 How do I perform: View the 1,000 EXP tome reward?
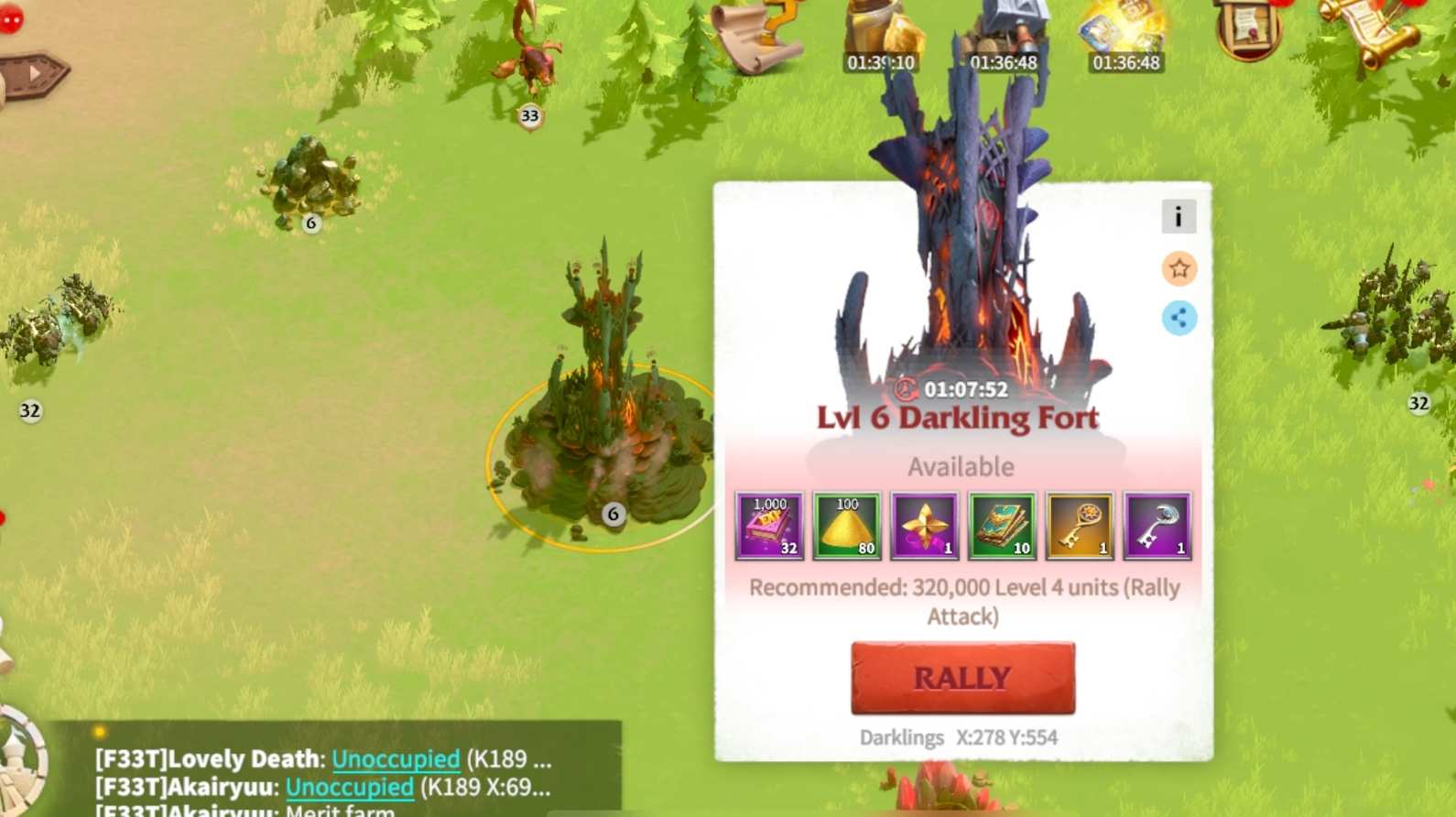point(767,525)
